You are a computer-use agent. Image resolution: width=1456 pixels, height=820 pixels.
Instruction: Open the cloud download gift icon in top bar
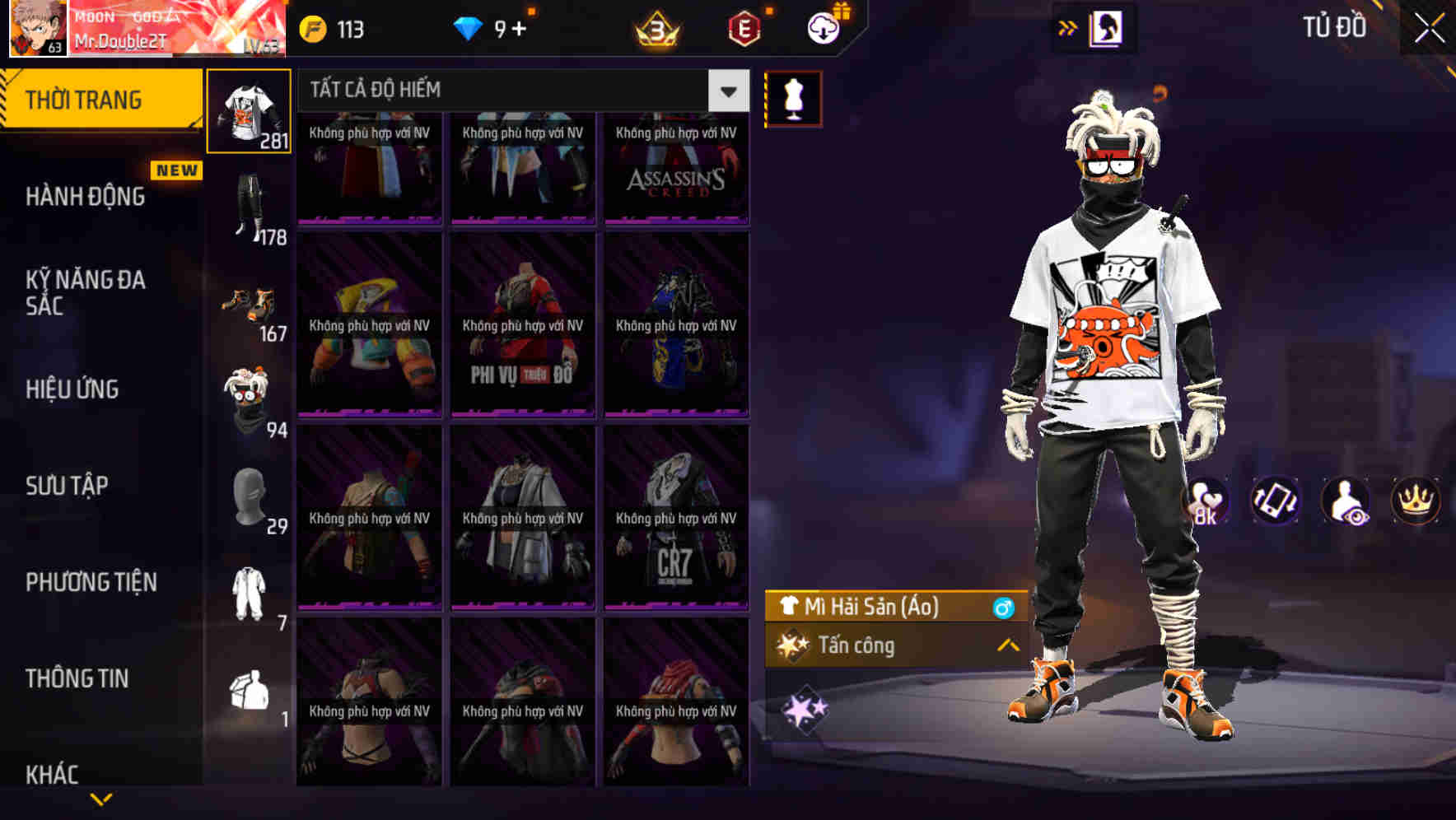[823, 27]
